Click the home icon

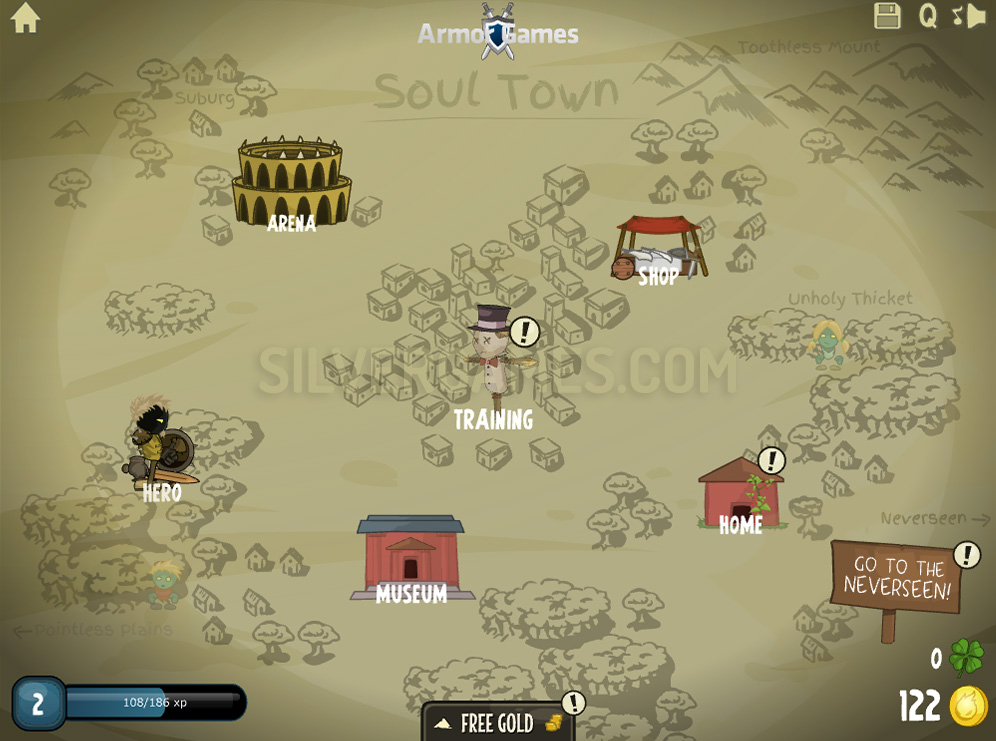click(x=25, y=18)
